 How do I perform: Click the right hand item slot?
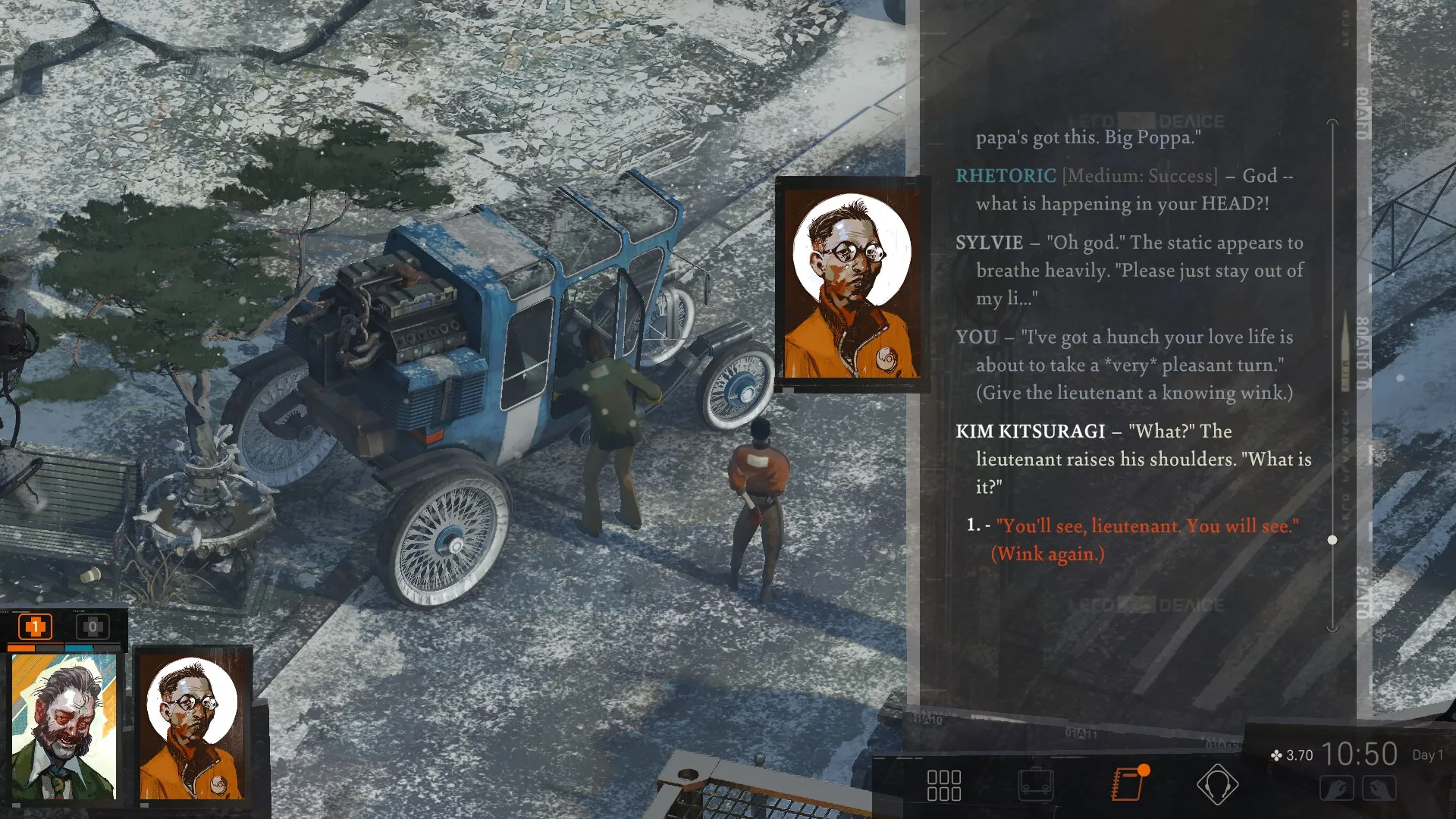coord(1379,789)
